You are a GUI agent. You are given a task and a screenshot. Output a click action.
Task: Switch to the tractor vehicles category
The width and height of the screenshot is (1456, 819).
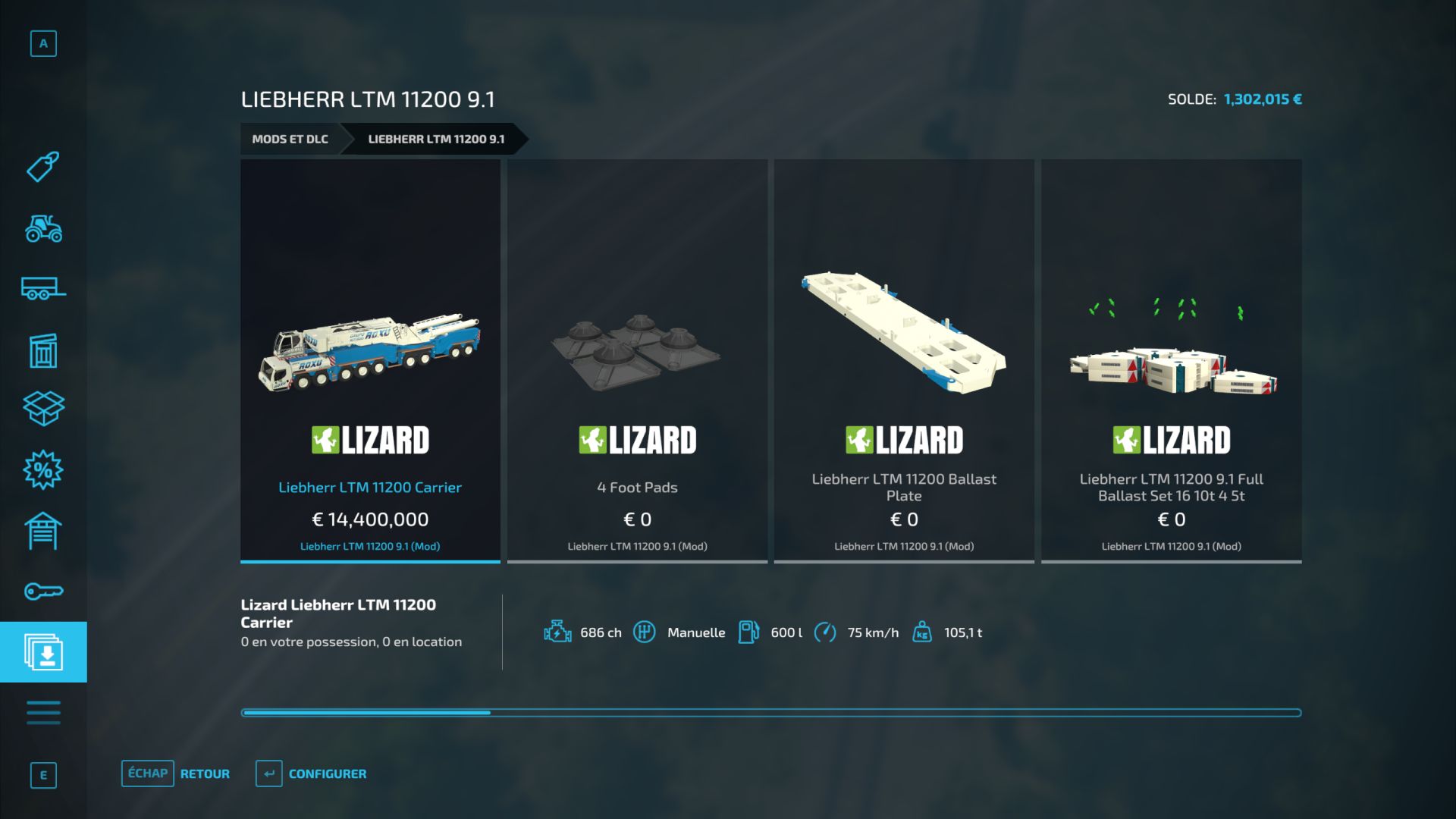click(43, 228)
